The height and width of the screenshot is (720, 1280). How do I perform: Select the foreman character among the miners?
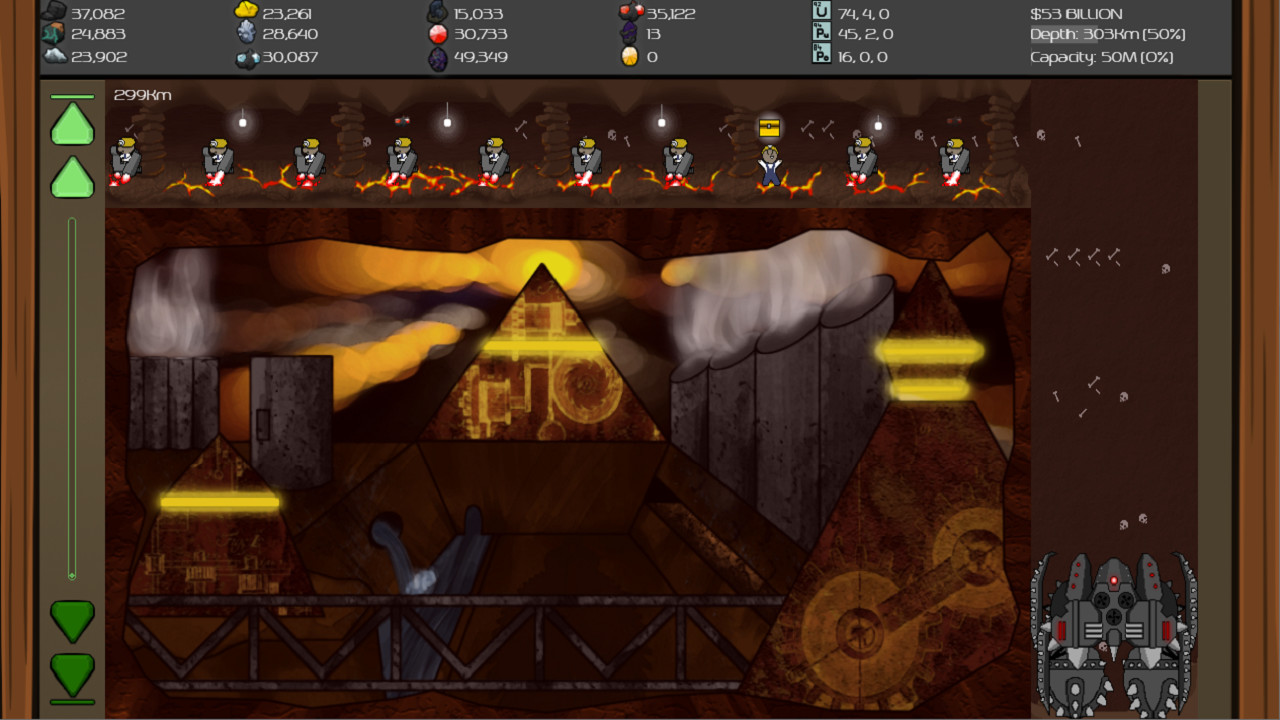[x=768, y=165]
